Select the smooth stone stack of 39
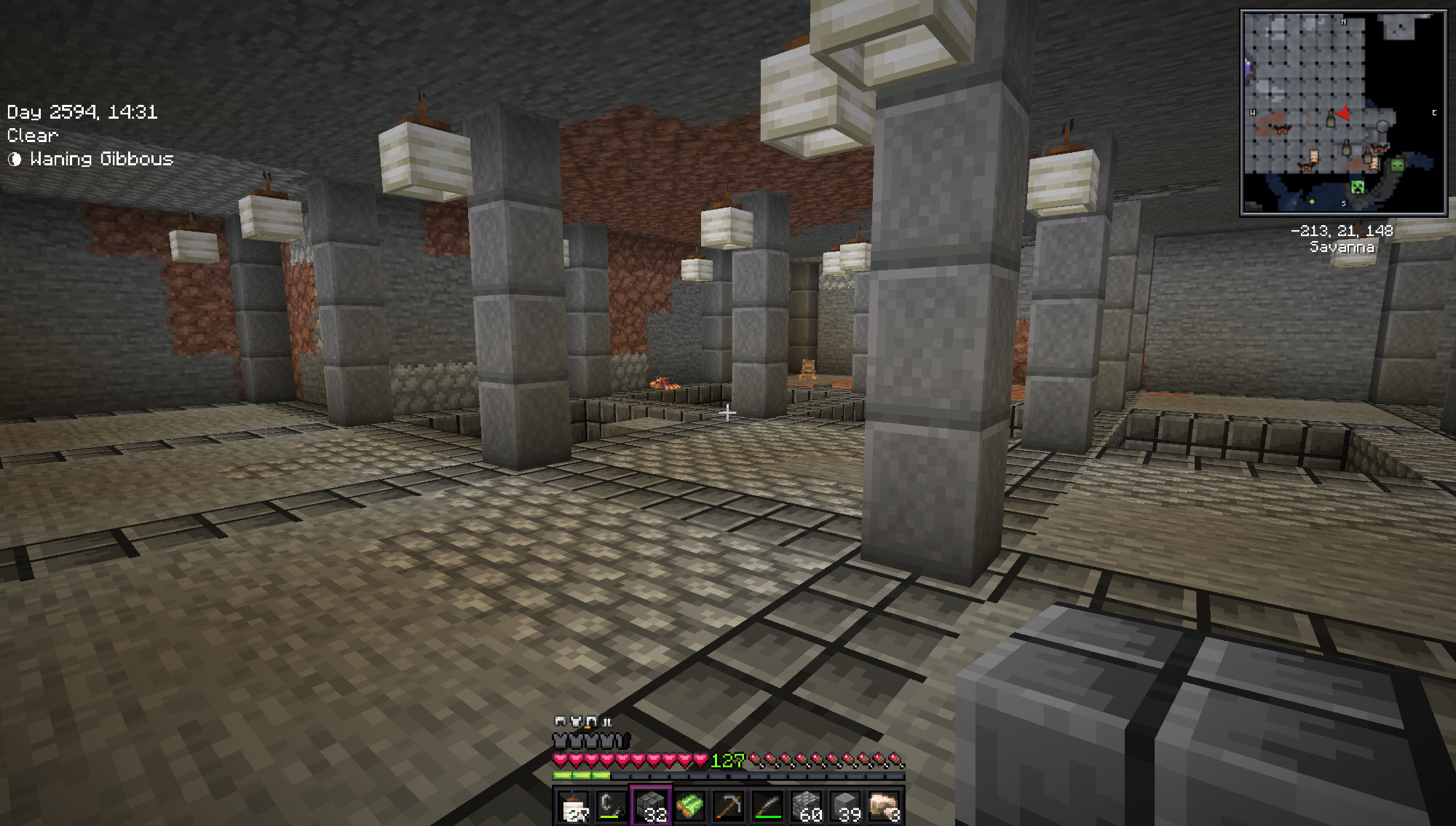 pos(845,807)
